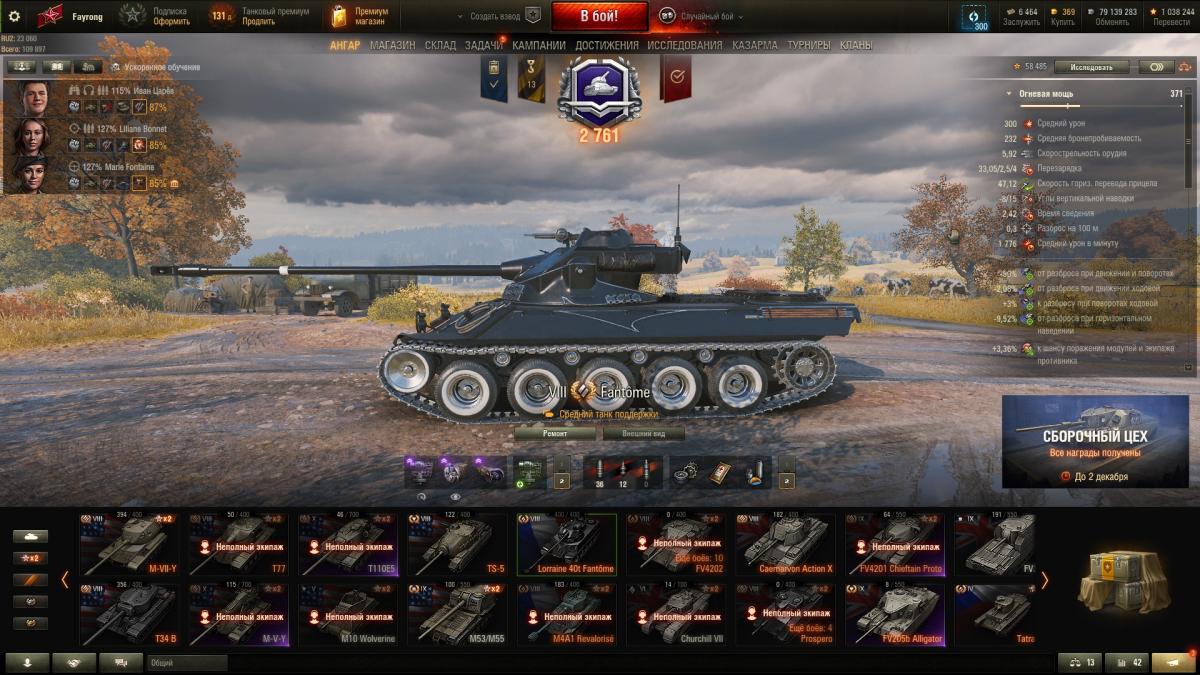Click the «Ремонт» button

pos(555,434)
